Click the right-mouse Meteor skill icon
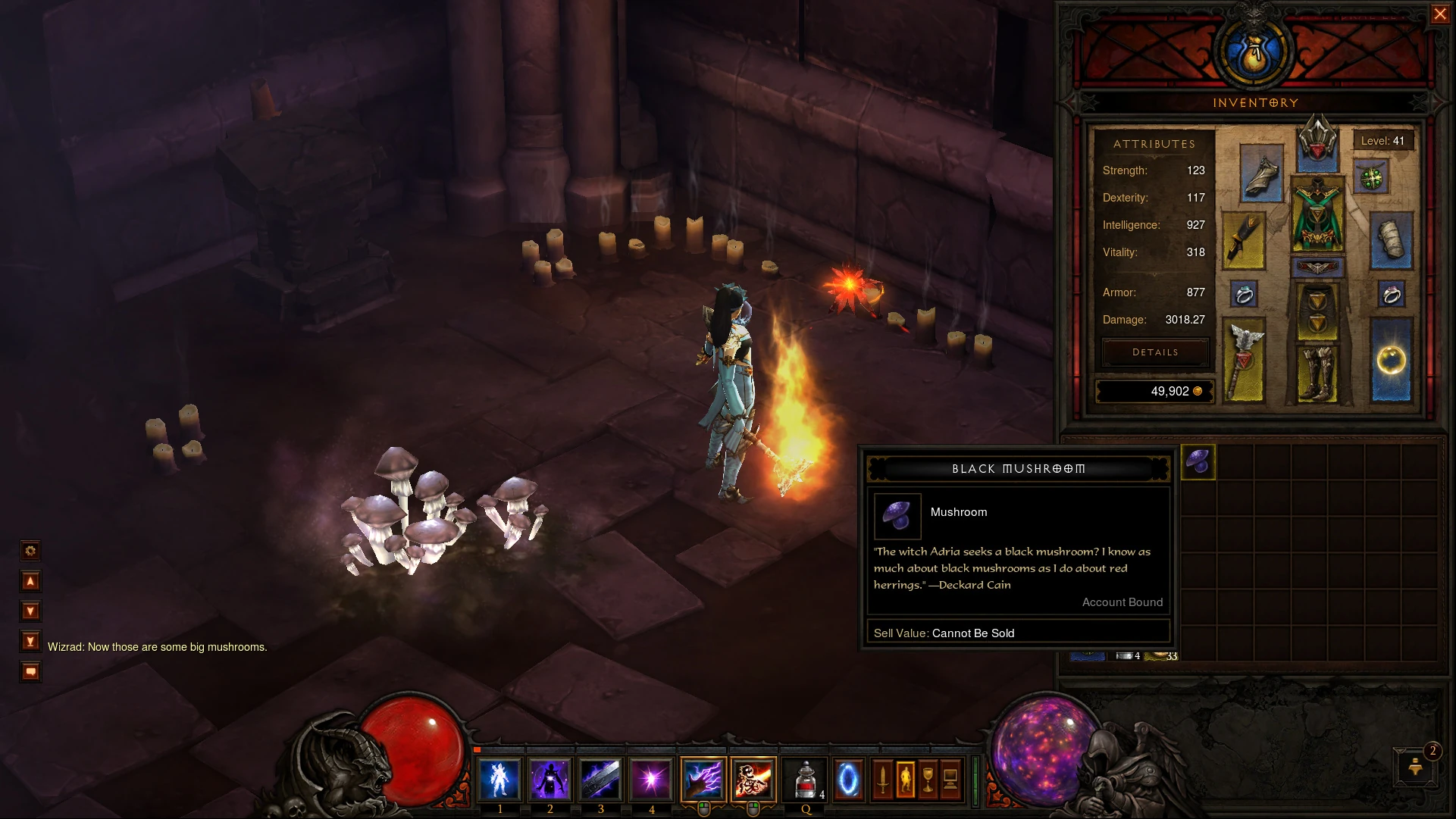Viewport: 1456px width, 819px height. 752,780
